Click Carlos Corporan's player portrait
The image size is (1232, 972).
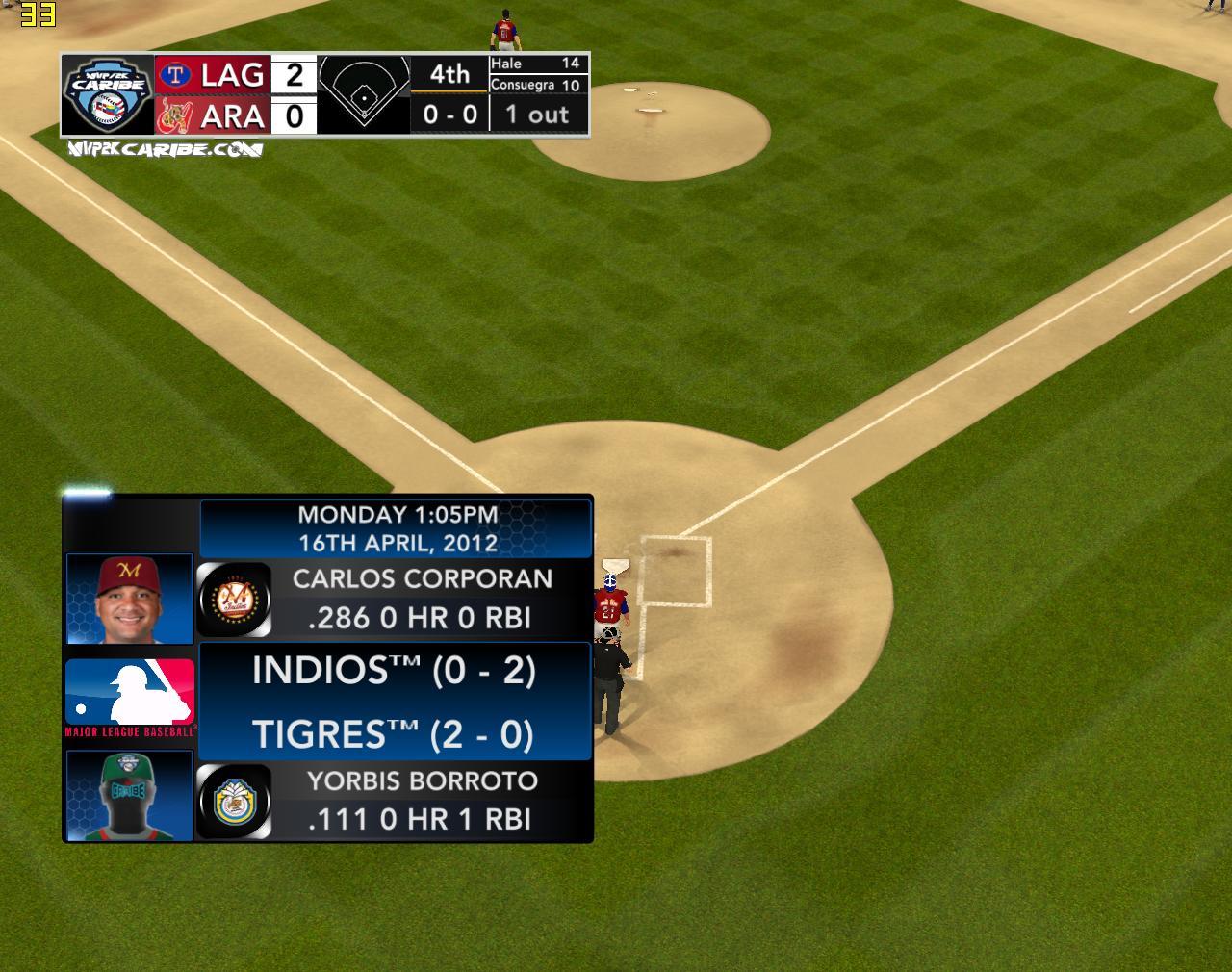[x=129, y=599]
